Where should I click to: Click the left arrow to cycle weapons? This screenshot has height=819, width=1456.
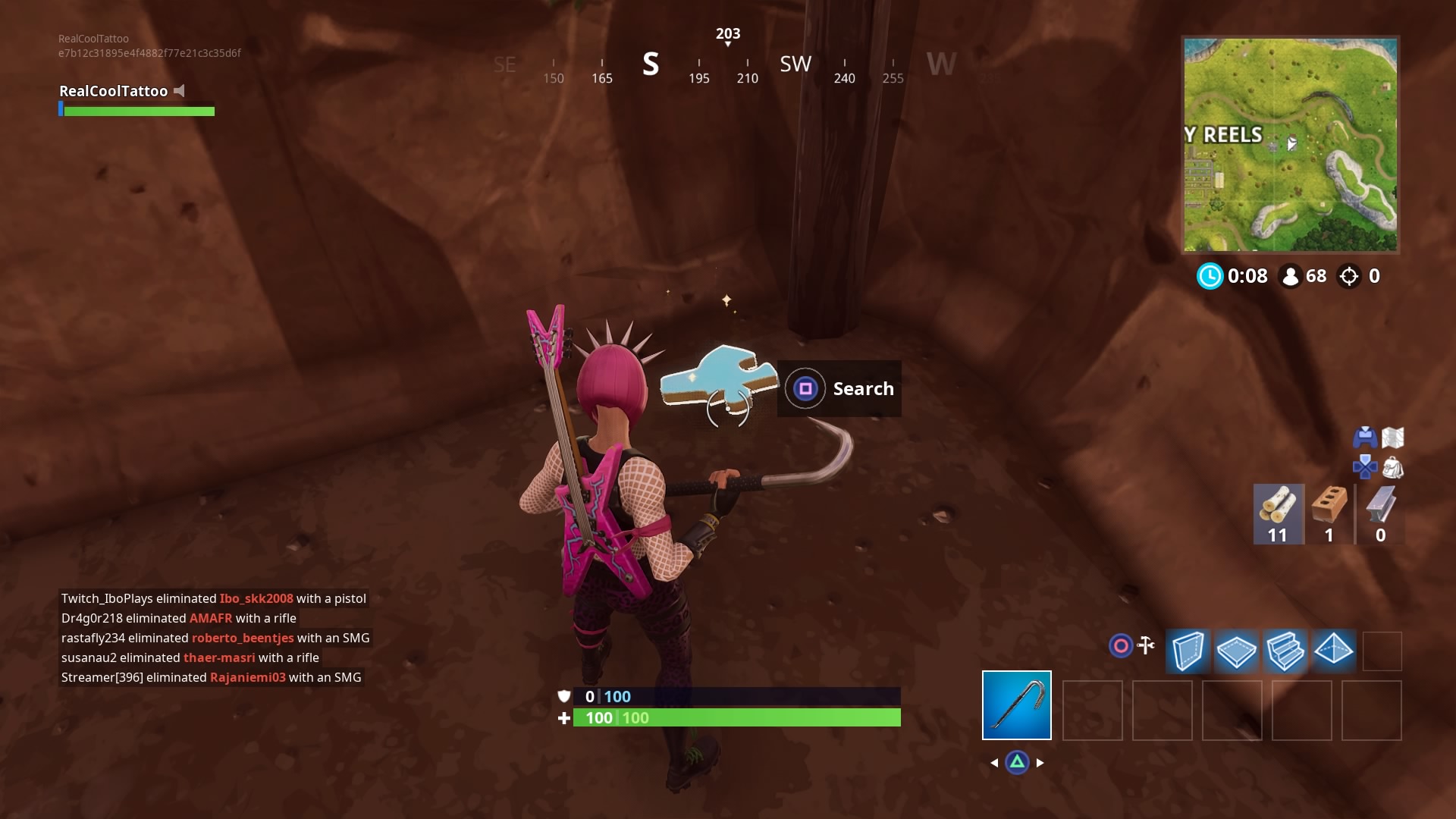tap(995, 763)
